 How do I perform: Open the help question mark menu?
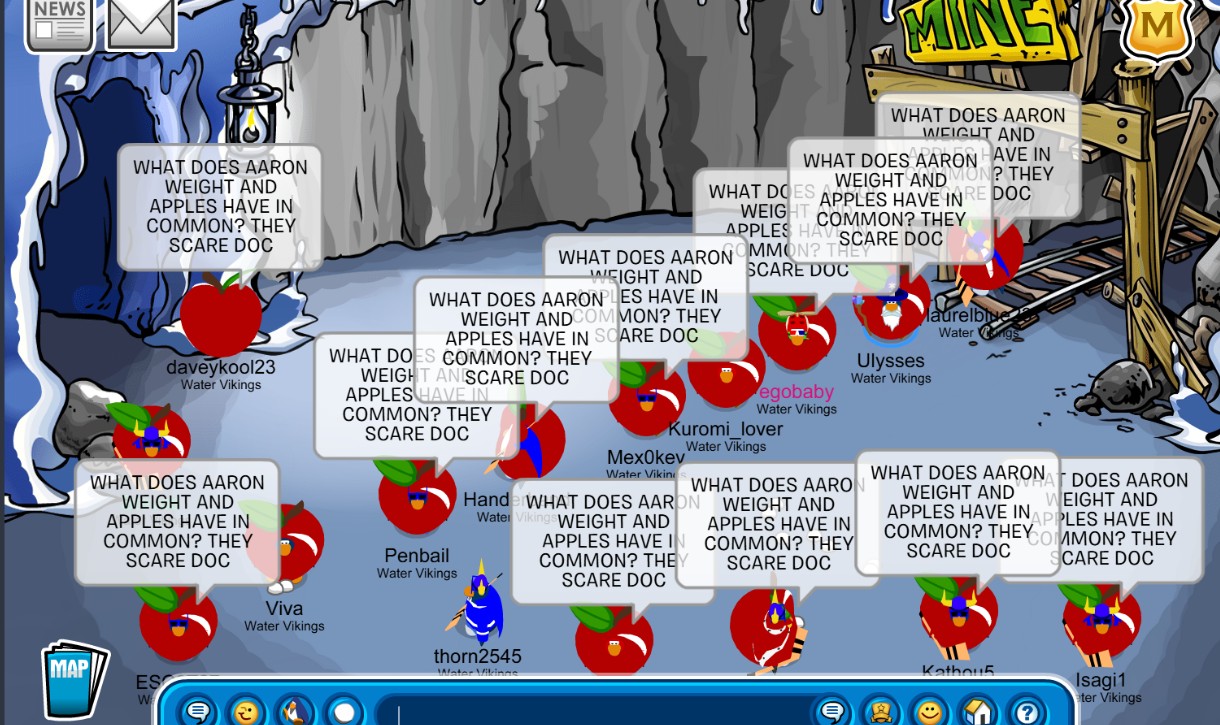pos(1026,712)
